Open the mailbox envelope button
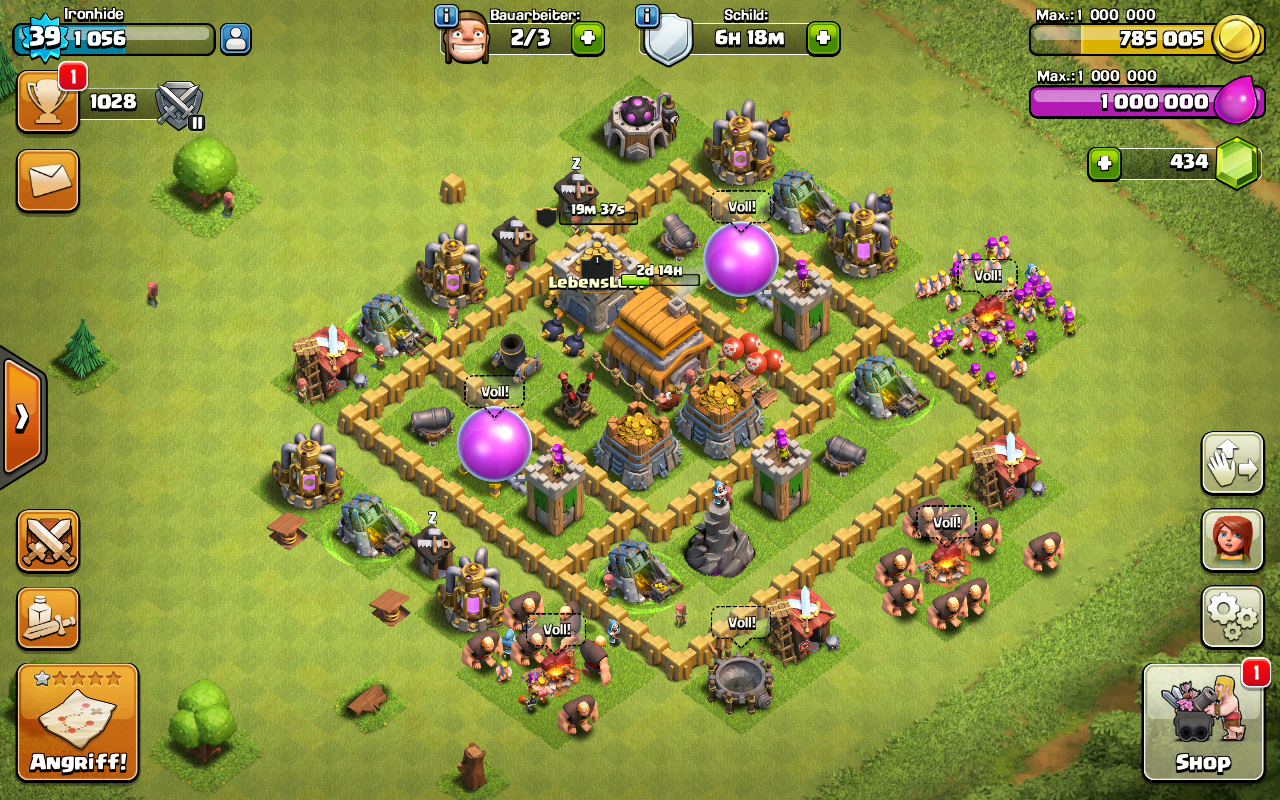 [x=48, y=181]
